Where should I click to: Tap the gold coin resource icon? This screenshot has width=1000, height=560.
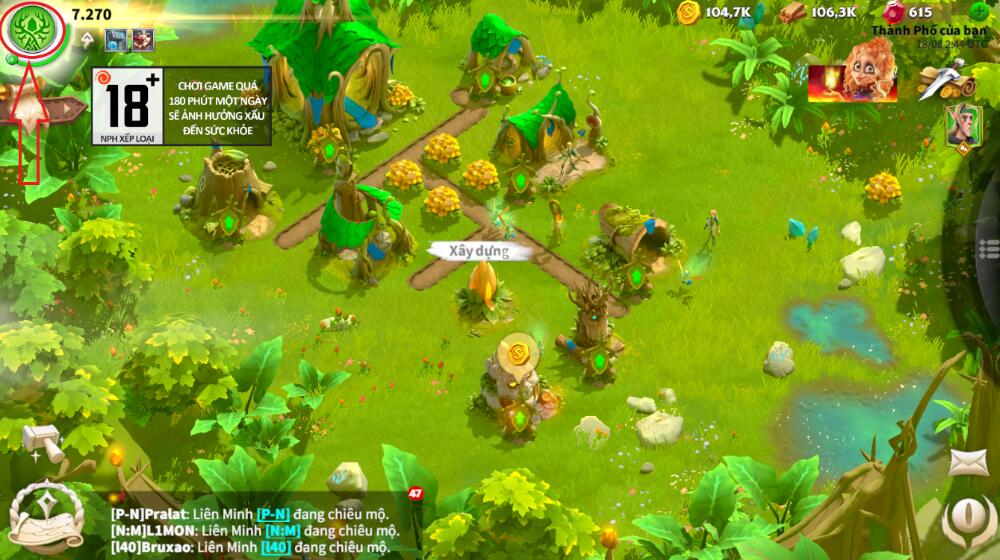[688, 13]
